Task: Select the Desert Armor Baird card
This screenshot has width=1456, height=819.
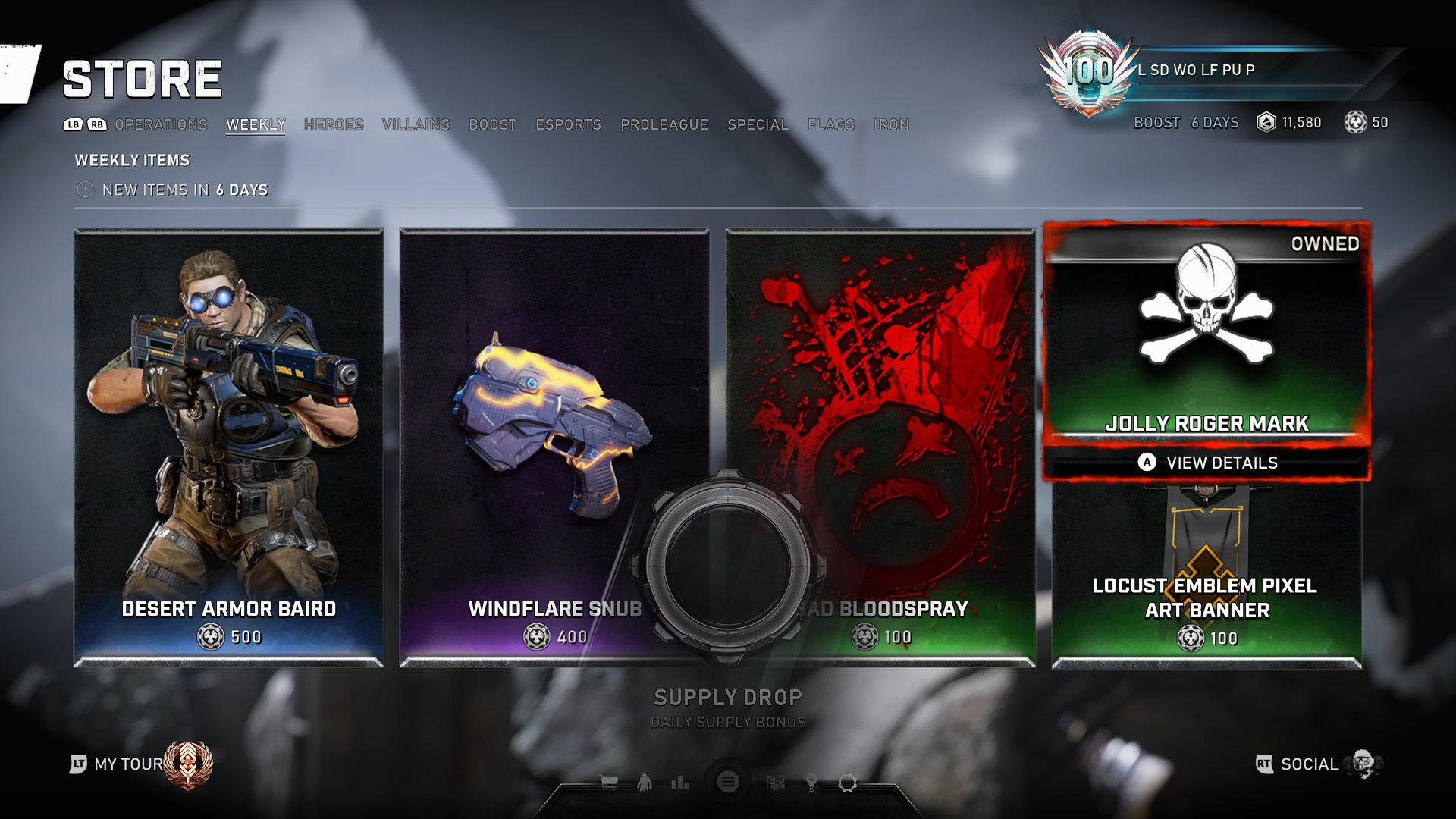Action: pyautogui.click(x=228, y=447)
